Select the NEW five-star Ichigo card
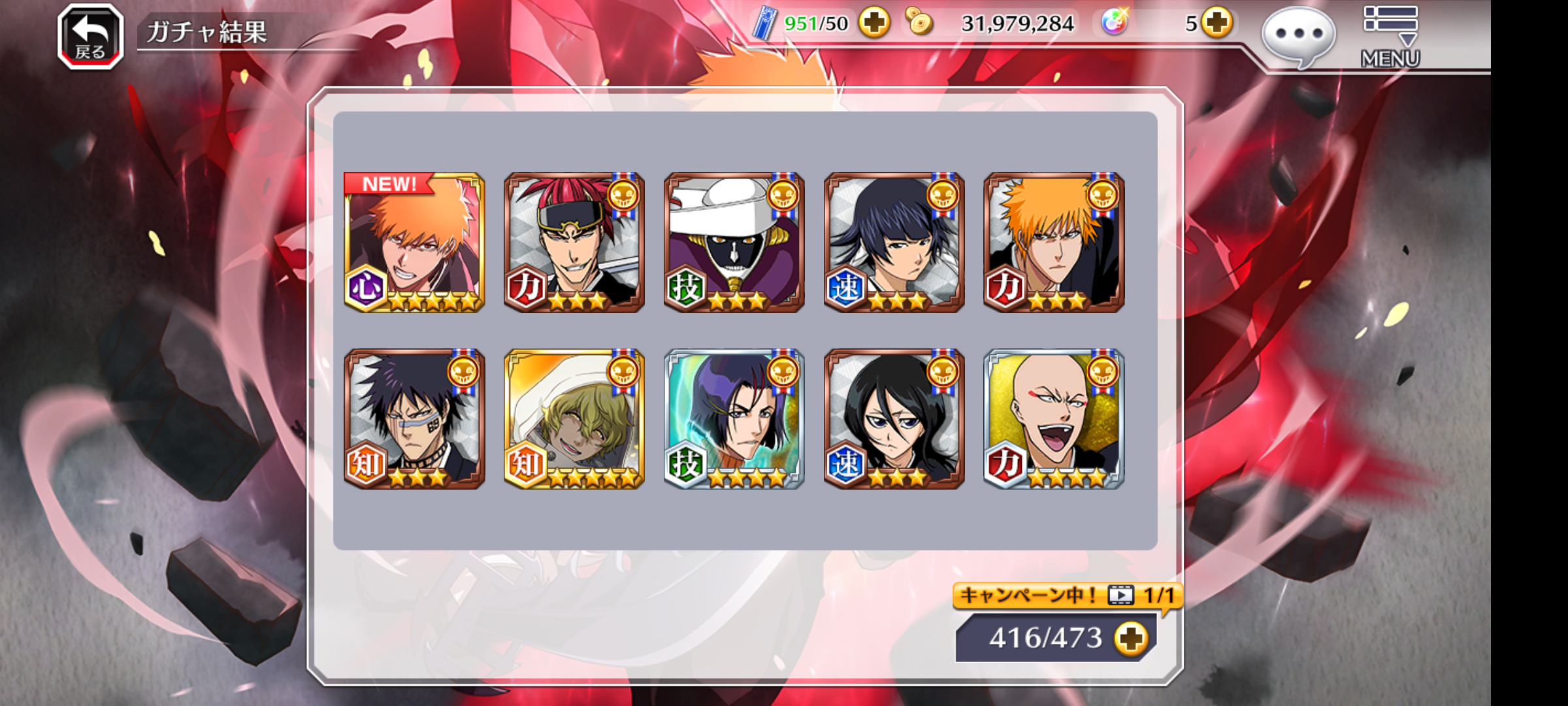 [x=414, y=243]
